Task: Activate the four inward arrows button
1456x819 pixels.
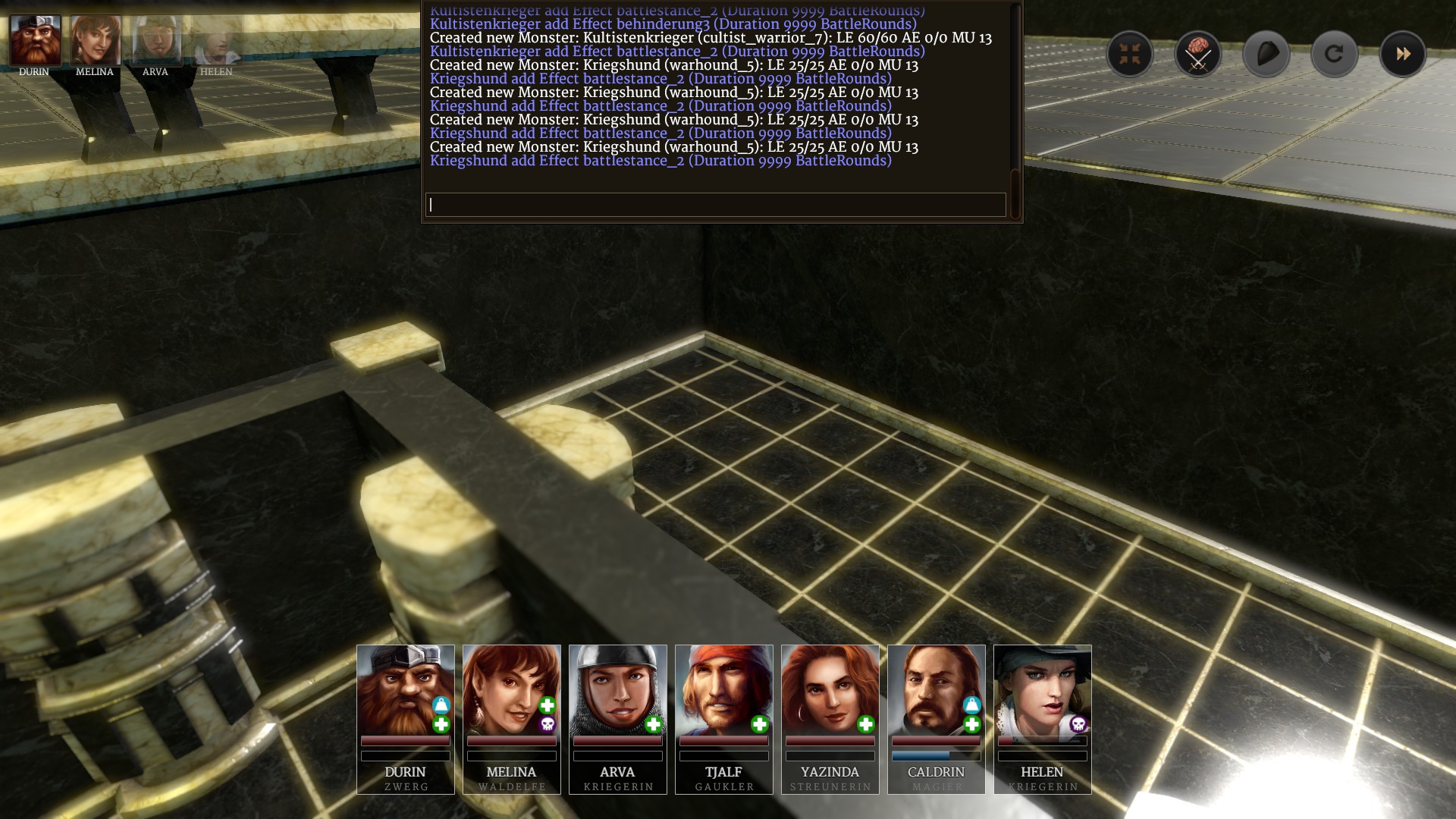Action: 1129,54
